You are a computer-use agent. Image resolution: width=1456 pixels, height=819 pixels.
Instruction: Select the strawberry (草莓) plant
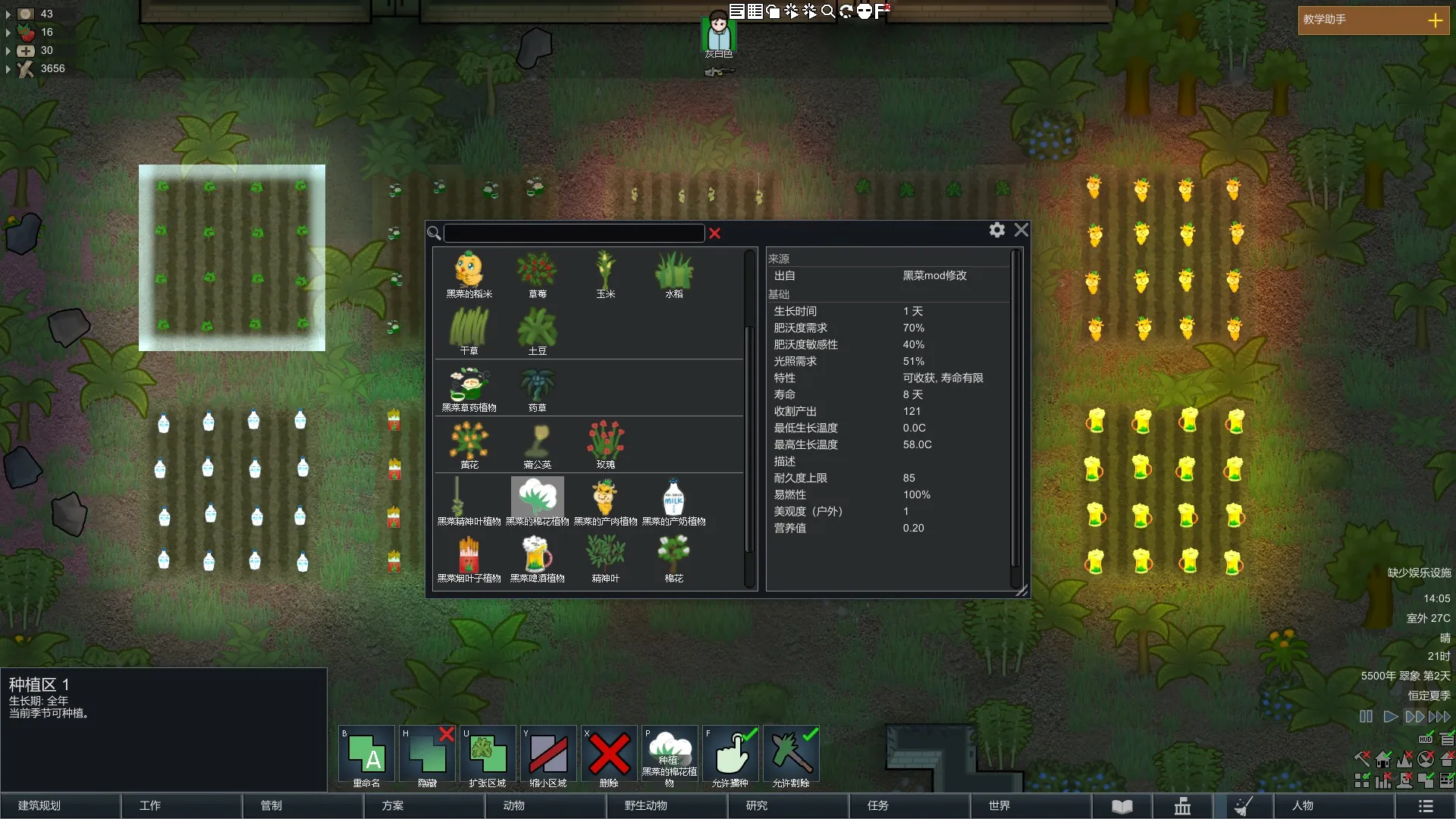point(537,275)
